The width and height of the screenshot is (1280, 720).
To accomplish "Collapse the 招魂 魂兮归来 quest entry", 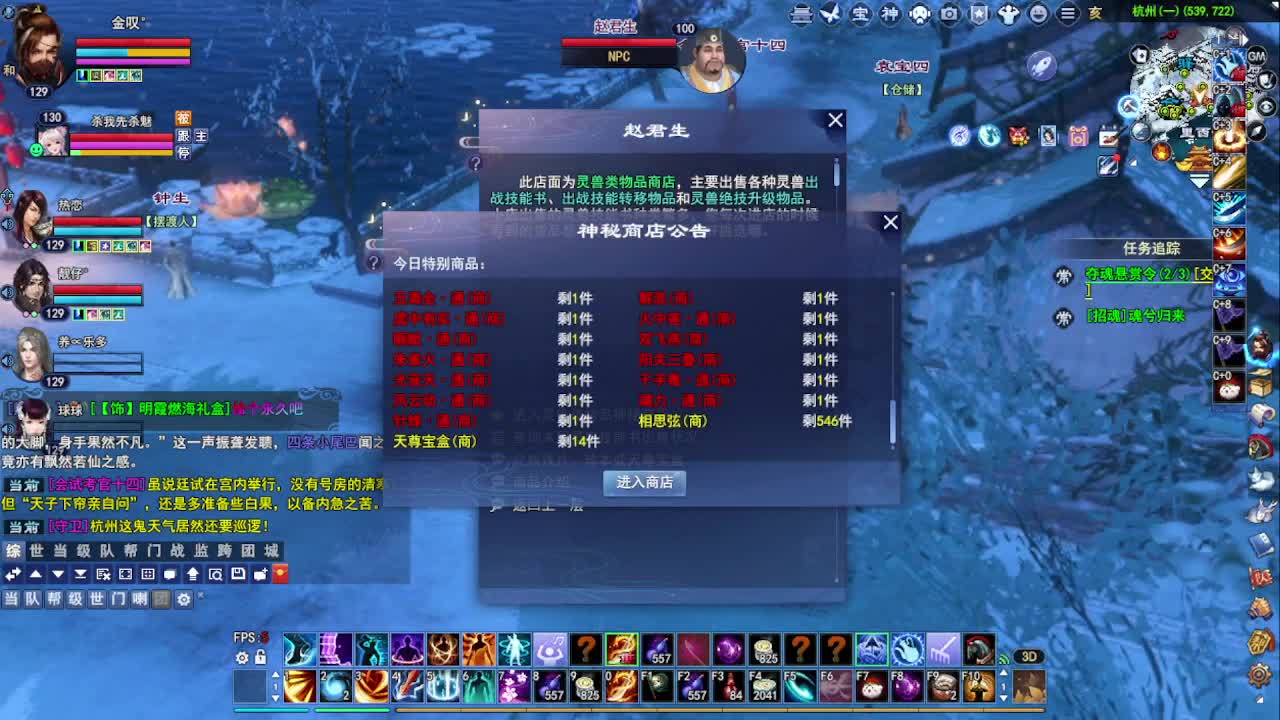I will point(1064,316).
